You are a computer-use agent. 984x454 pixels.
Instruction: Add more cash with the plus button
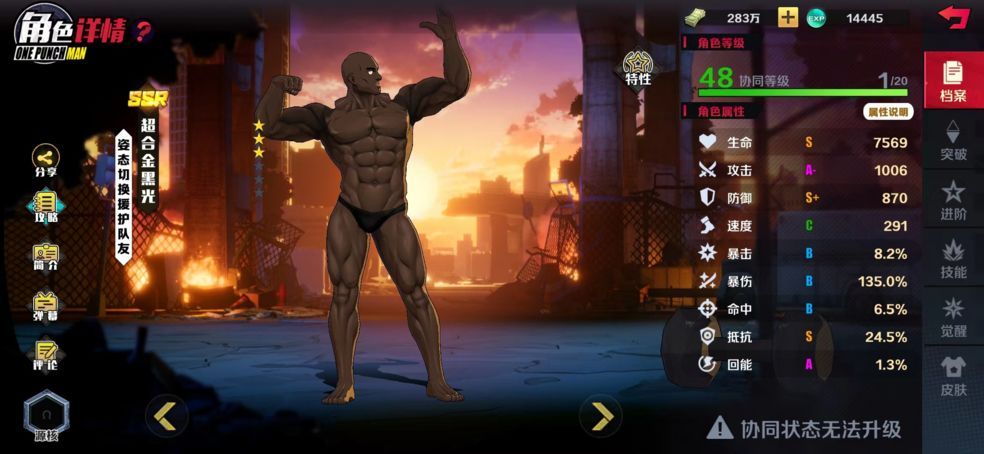(788, 18)
